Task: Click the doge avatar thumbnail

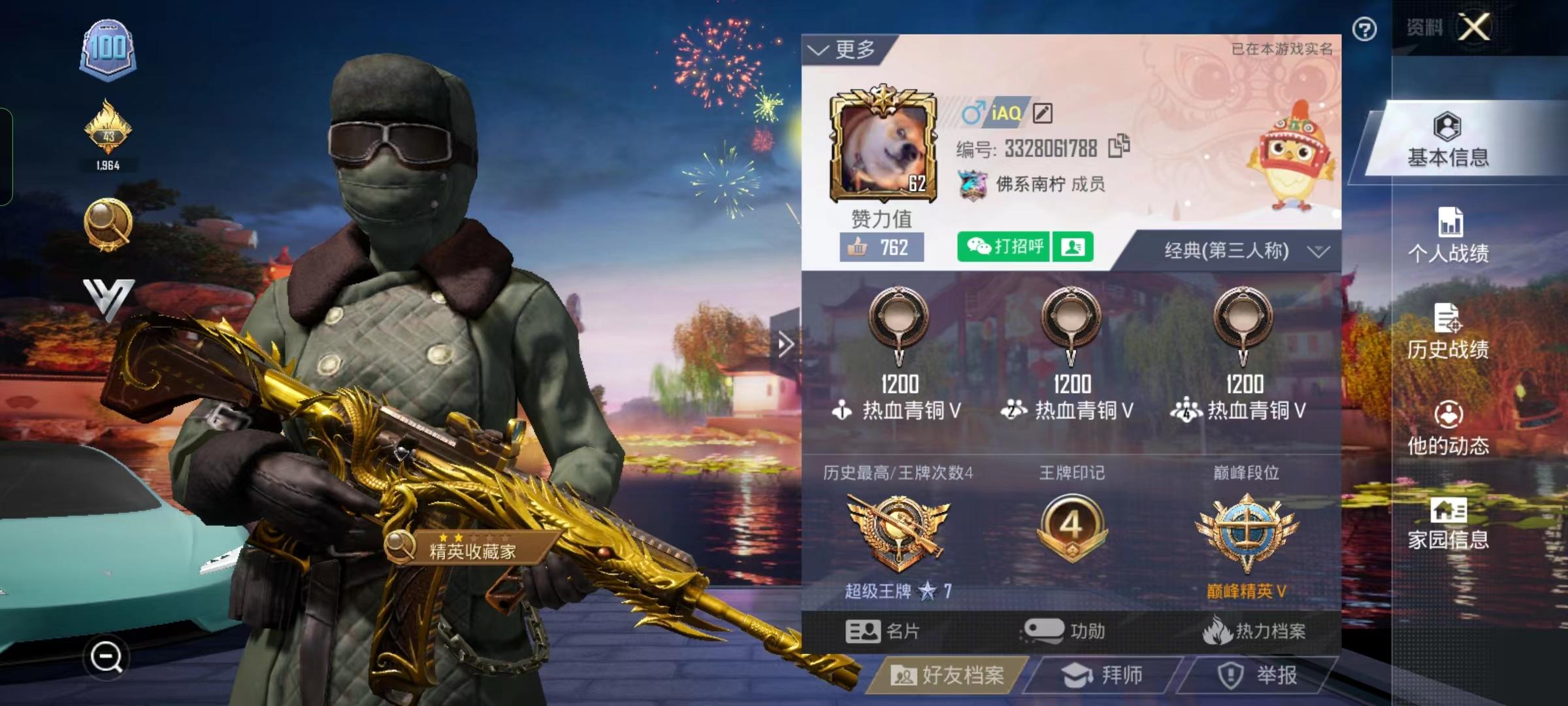Action: point(884,147)
